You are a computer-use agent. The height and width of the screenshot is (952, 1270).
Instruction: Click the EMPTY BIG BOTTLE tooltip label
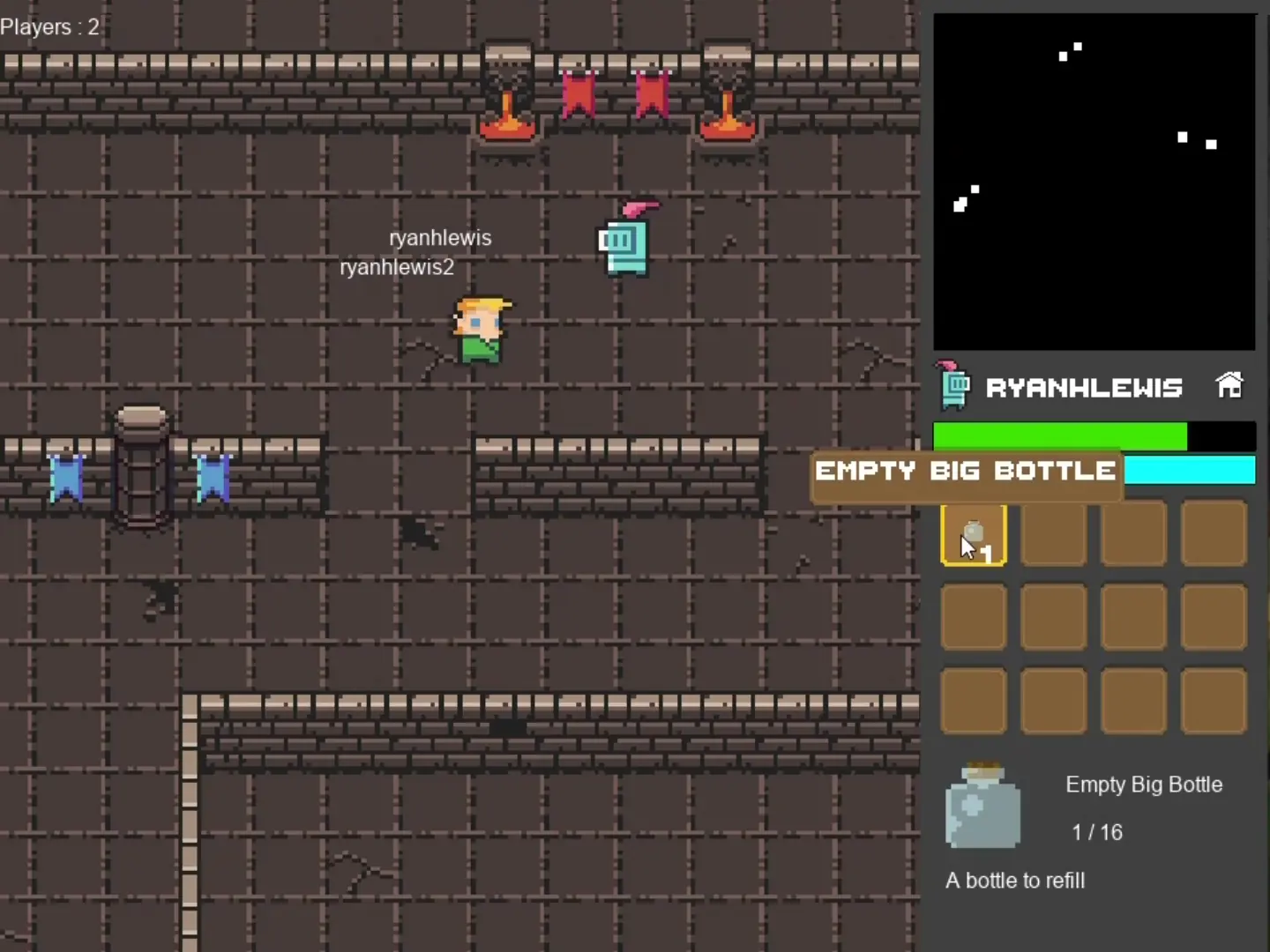point(965,472)
